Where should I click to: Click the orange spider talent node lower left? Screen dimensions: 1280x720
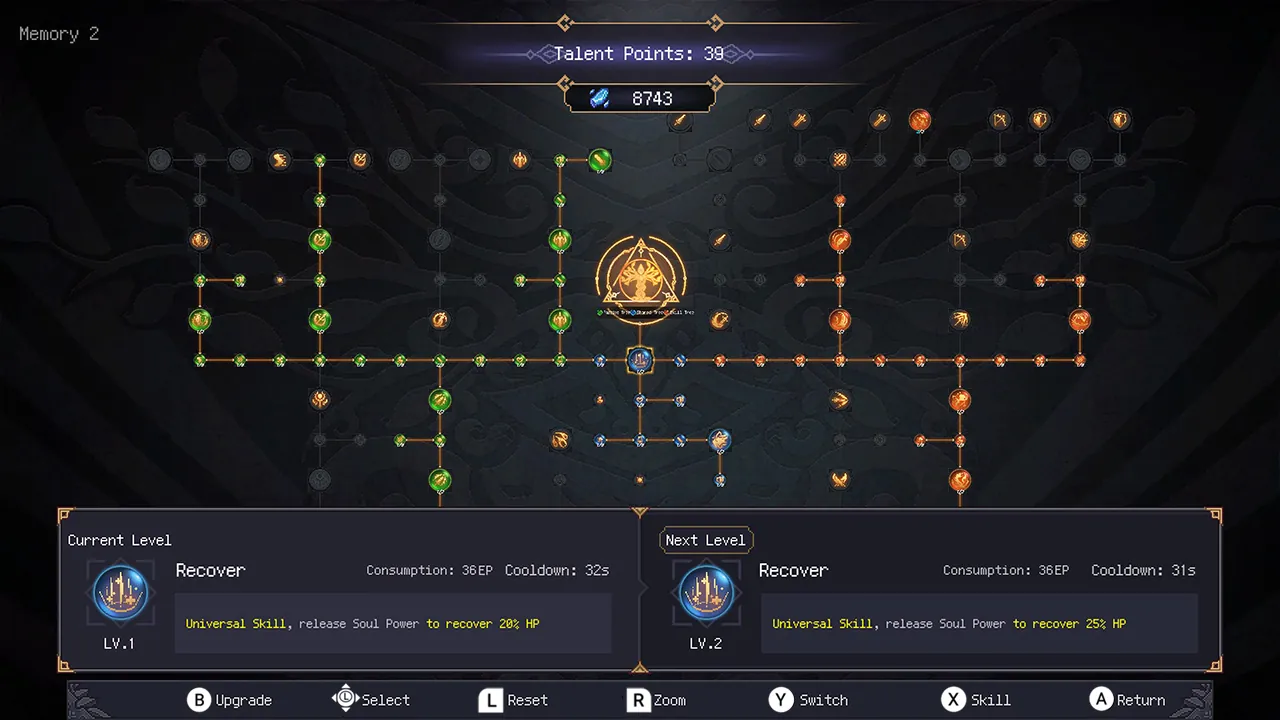click(x=560, y=440)
